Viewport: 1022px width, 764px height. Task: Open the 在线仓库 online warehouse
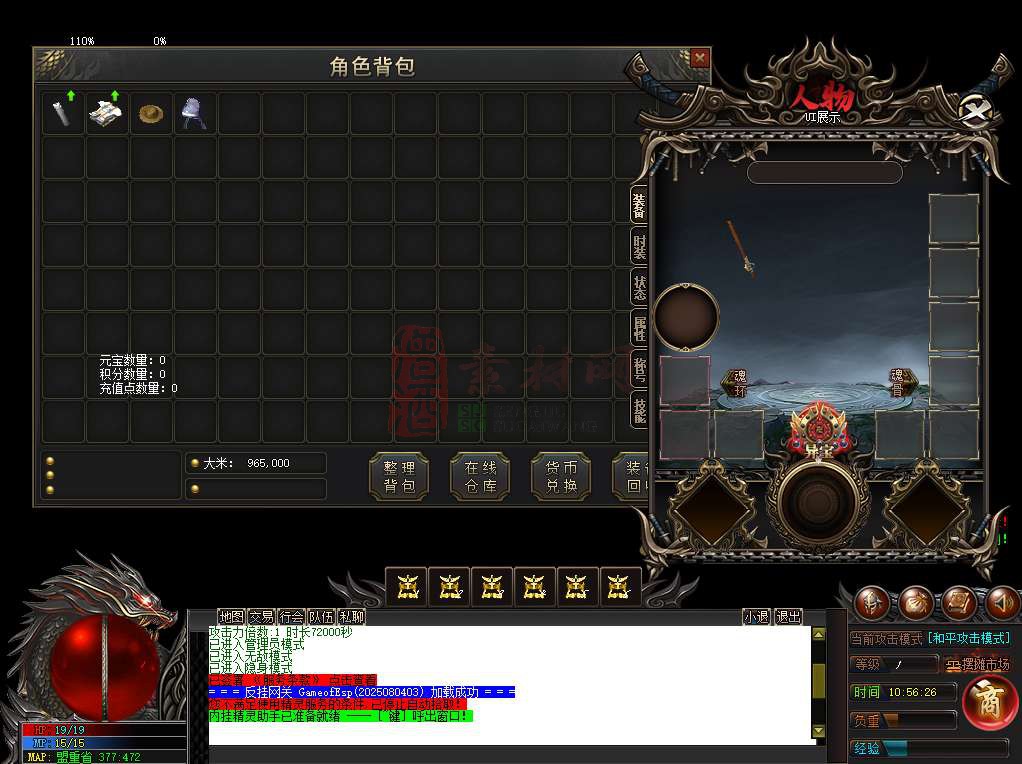[480, 477]
